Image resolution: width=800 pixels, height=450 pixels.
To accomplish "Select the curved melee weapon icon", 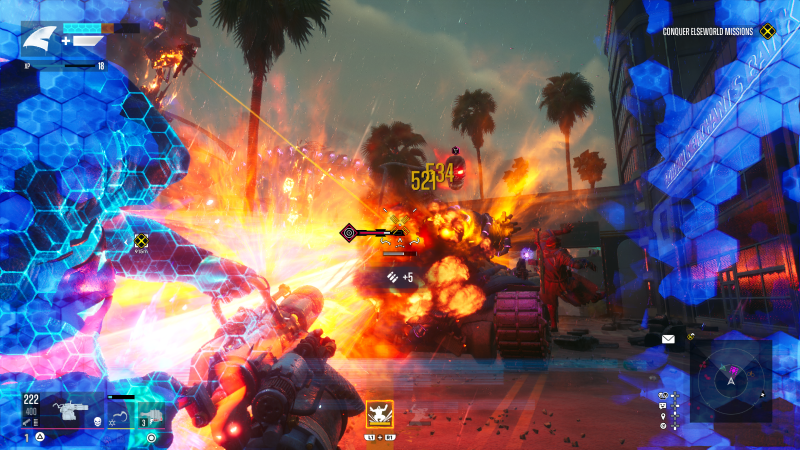I will 119,414.
